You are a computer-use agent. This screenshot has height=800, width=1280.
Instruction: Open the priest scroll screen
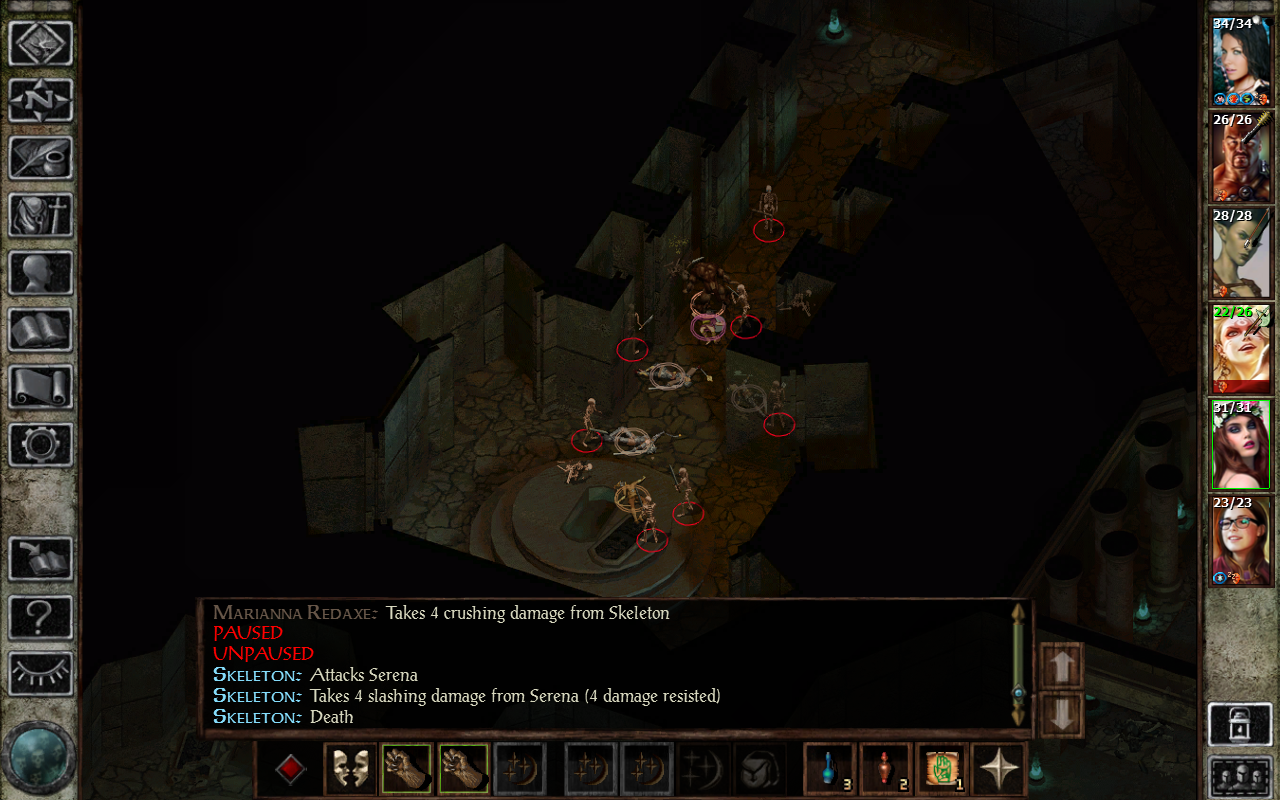point(41,387)
